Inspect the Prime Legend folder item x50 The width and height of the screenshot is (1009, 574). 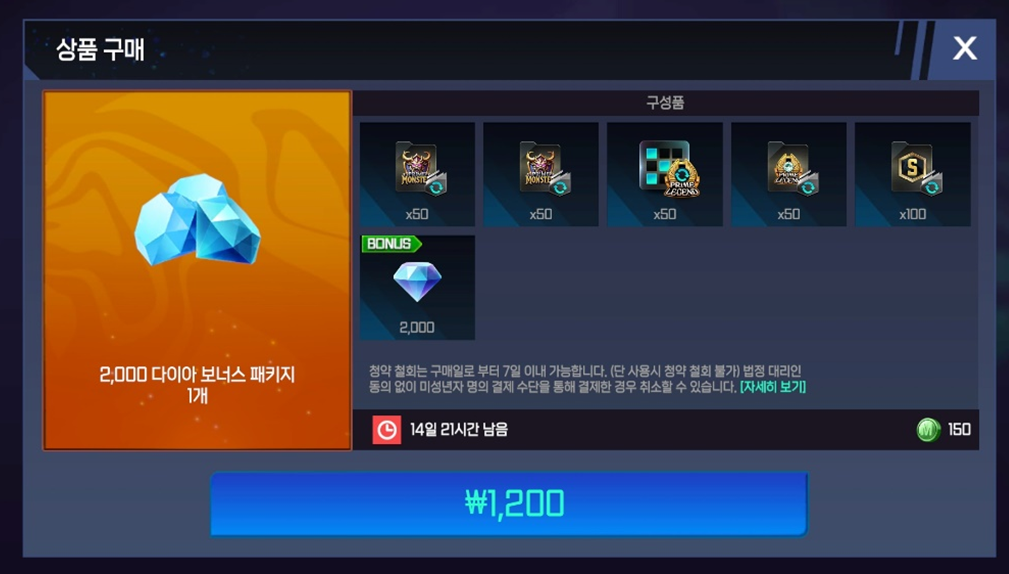788,174
